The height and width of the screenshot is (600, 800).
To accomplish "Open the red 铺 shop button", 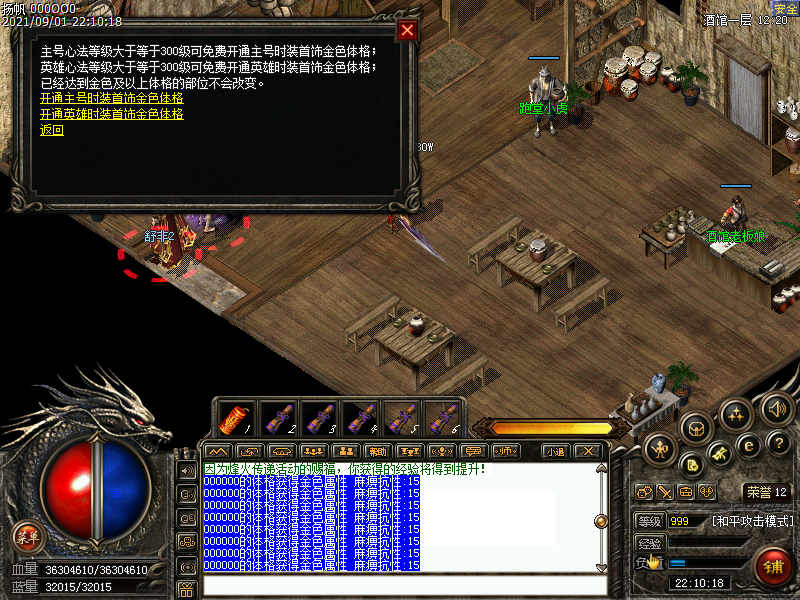I will coord(771,568).
